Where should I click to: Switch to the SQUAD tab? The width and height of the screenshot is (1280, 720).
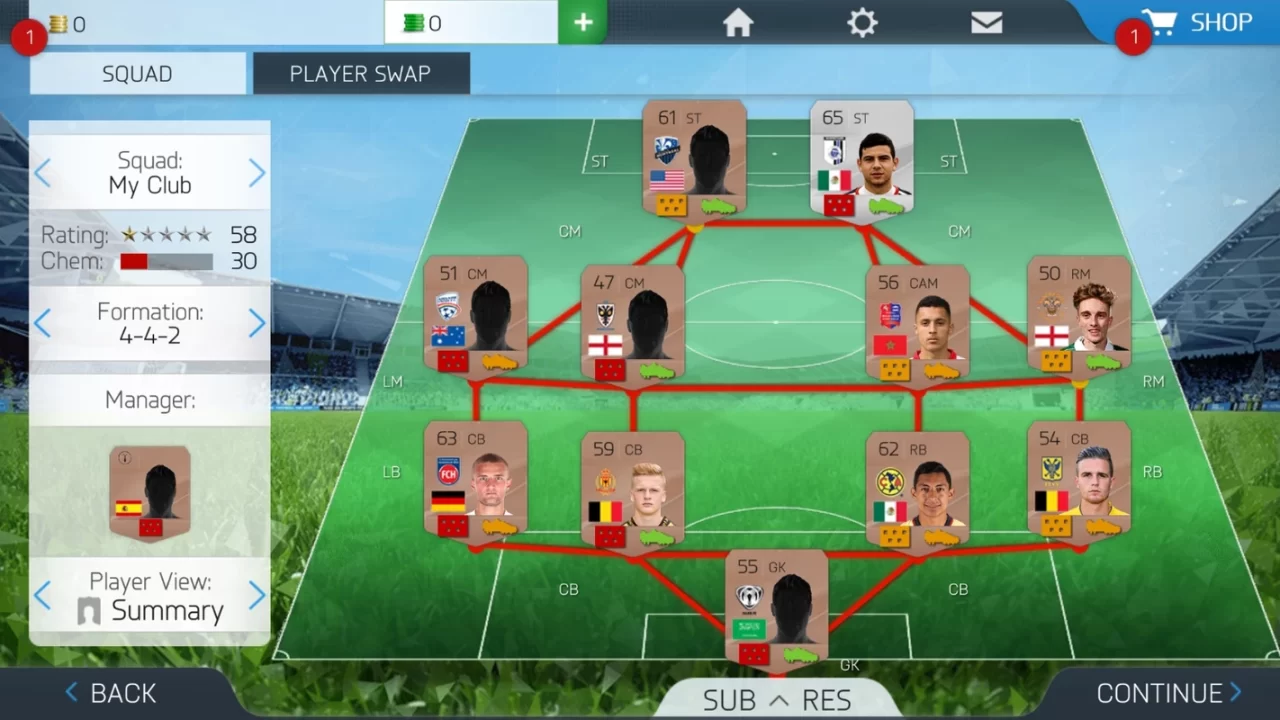137,73
